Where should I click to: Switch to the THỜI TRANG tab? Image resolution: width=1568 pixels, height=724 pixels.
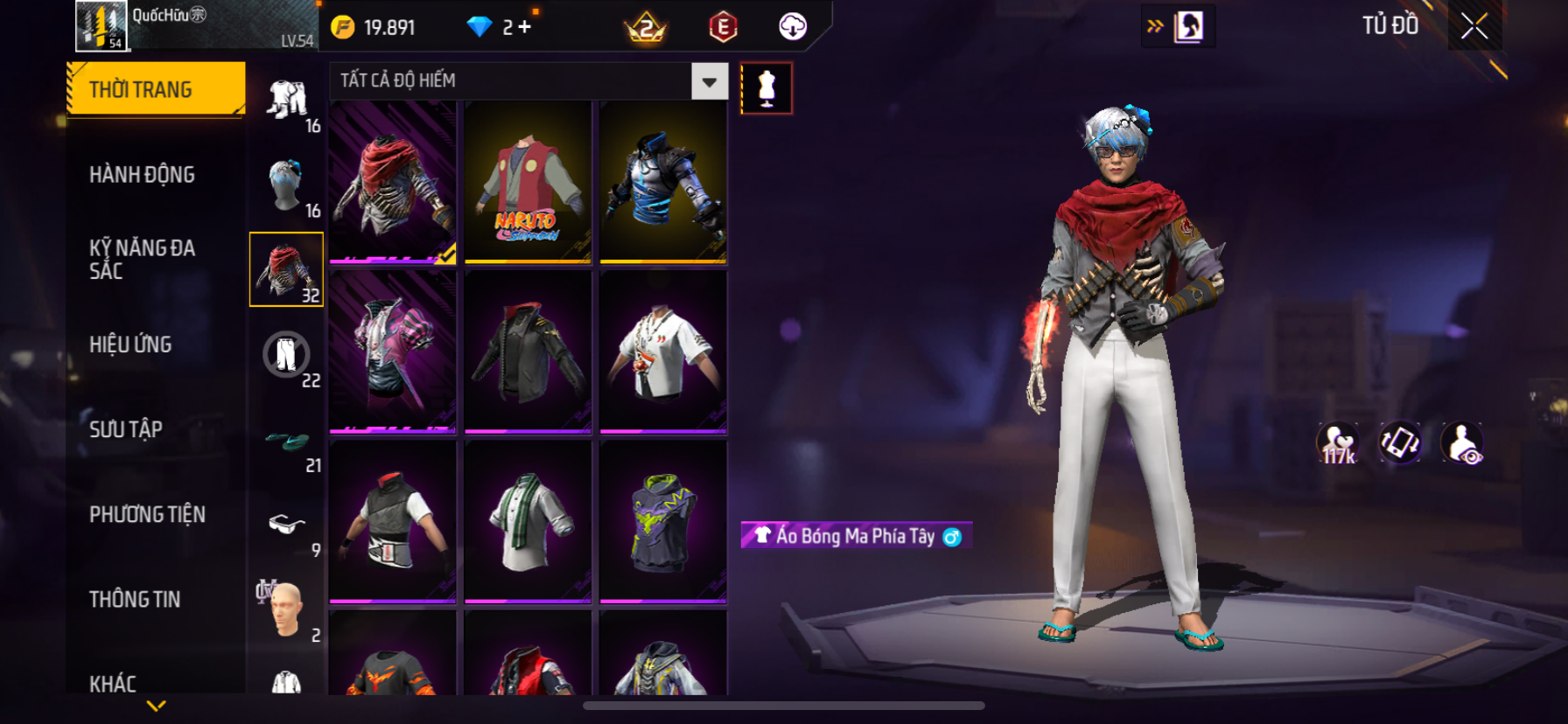coord(156,89)
